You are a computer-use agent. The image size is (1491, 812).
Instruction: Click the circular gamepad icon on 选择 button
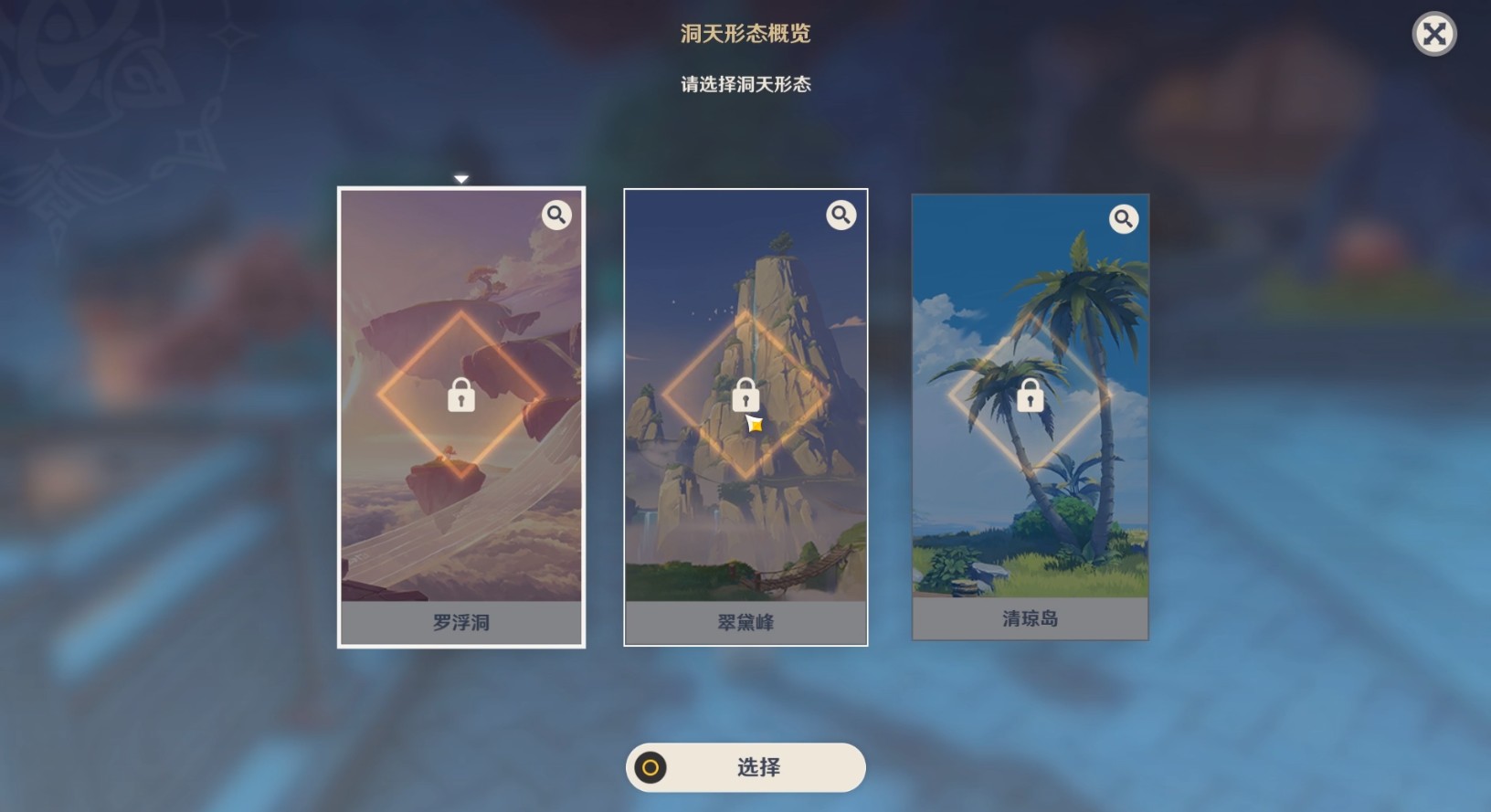click(651, 768)
